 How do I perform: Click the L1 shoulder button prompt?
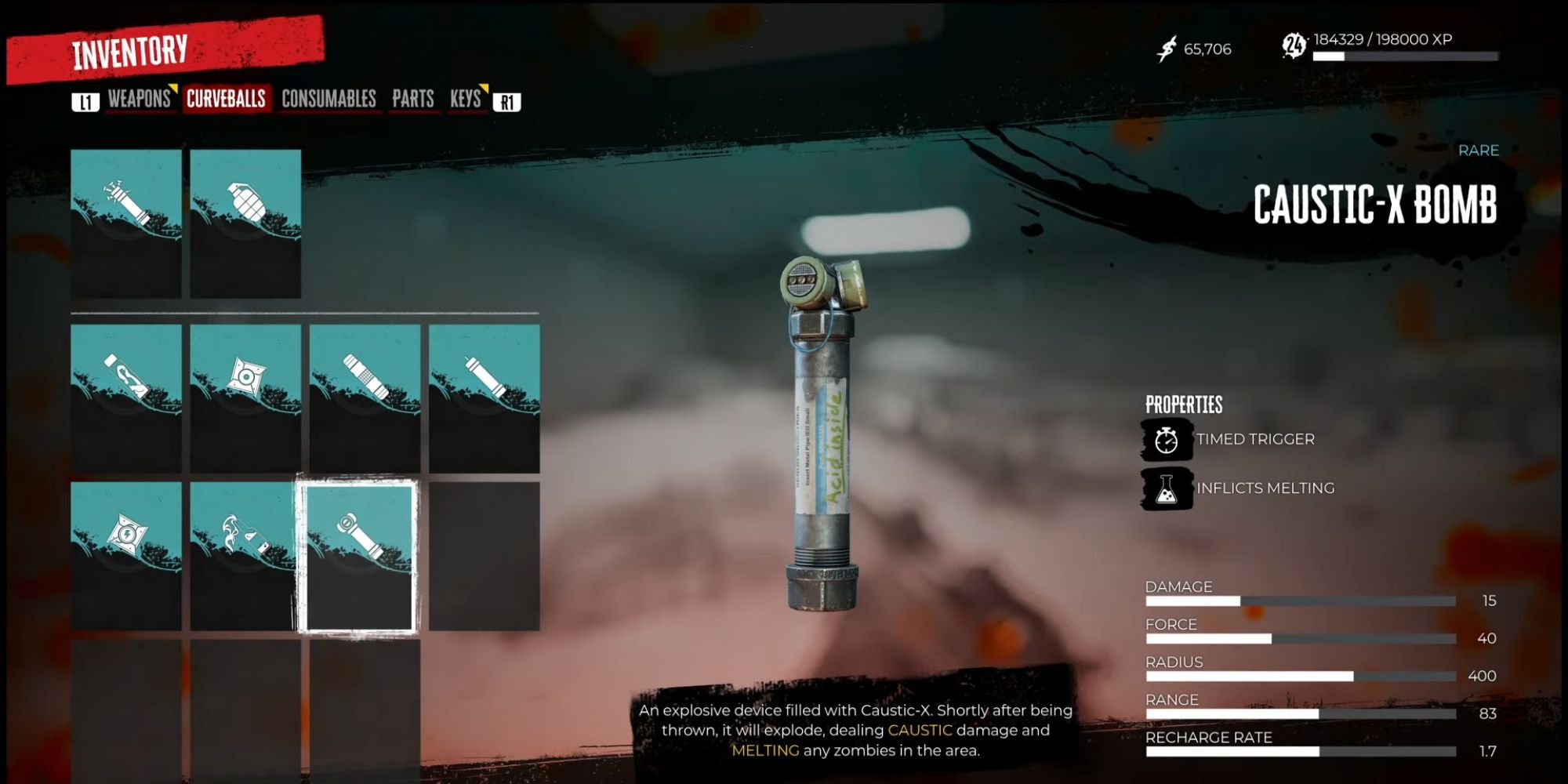pyautogui.click(x=87, y=100)
